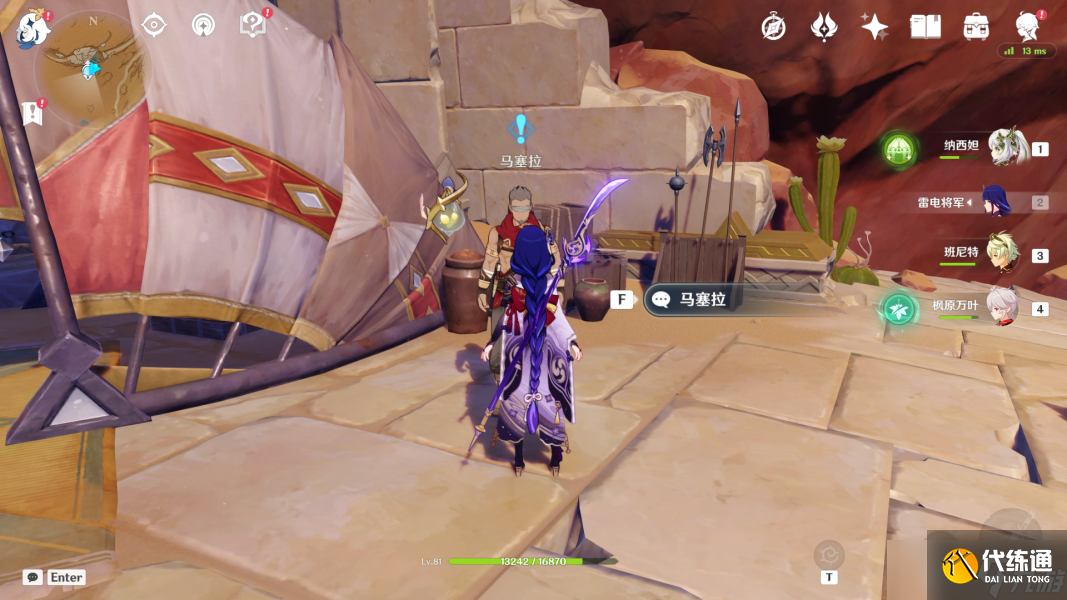The width and height of the screenshot is (1067, 600).
Task: Open the inventory backpack
Action: (x=976, y=27)
